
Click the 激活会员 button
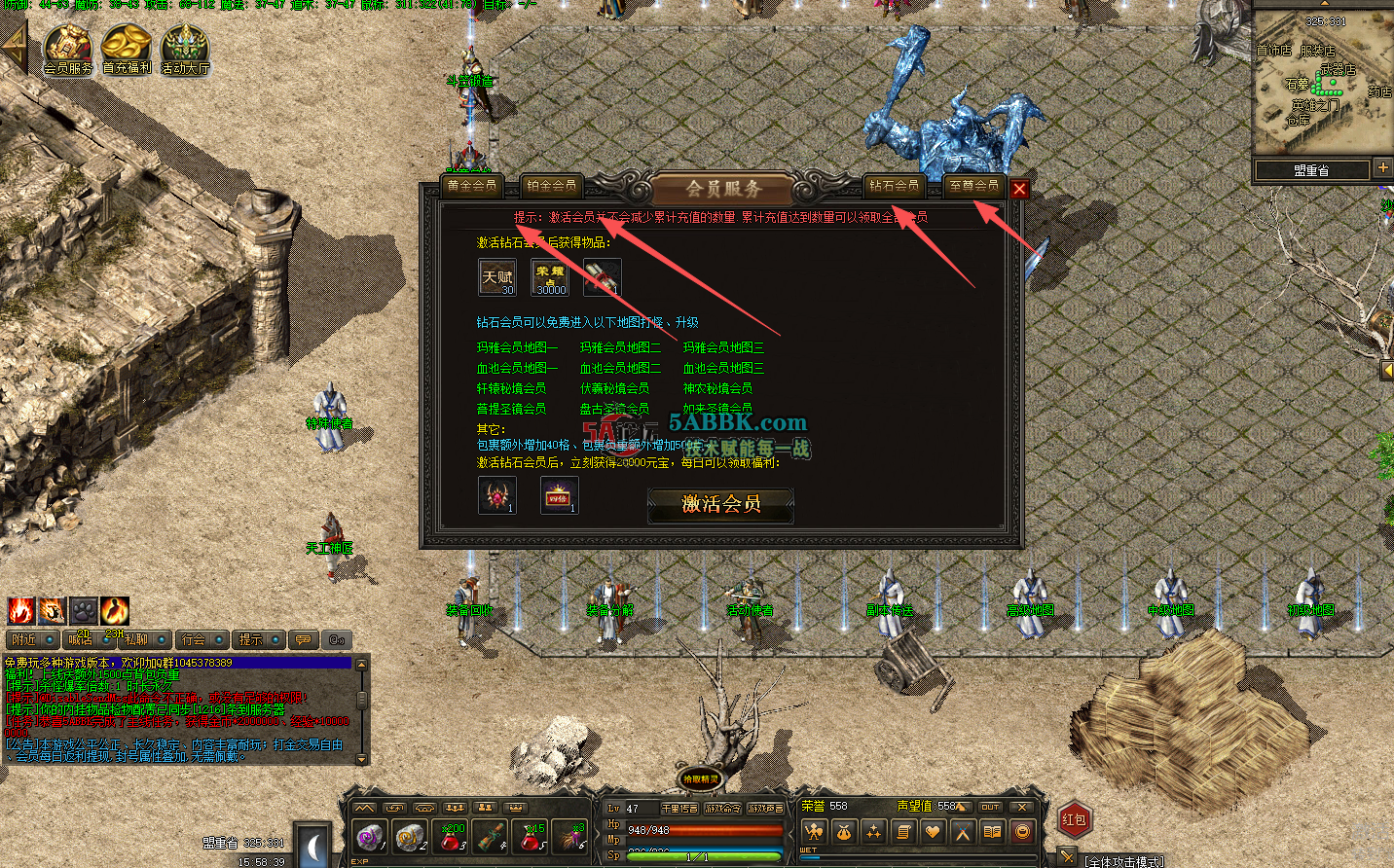click(720, 504)
